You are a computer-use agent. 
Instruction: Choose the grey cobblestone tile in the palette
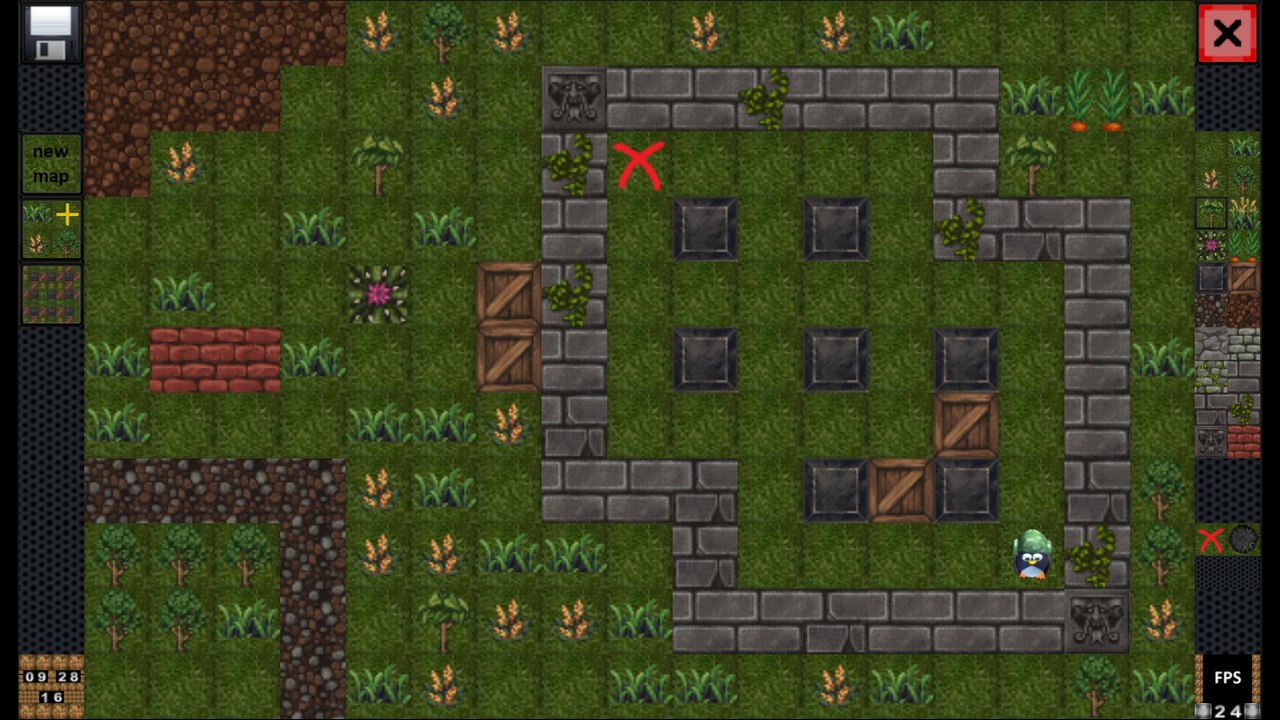click(1211, 344)
